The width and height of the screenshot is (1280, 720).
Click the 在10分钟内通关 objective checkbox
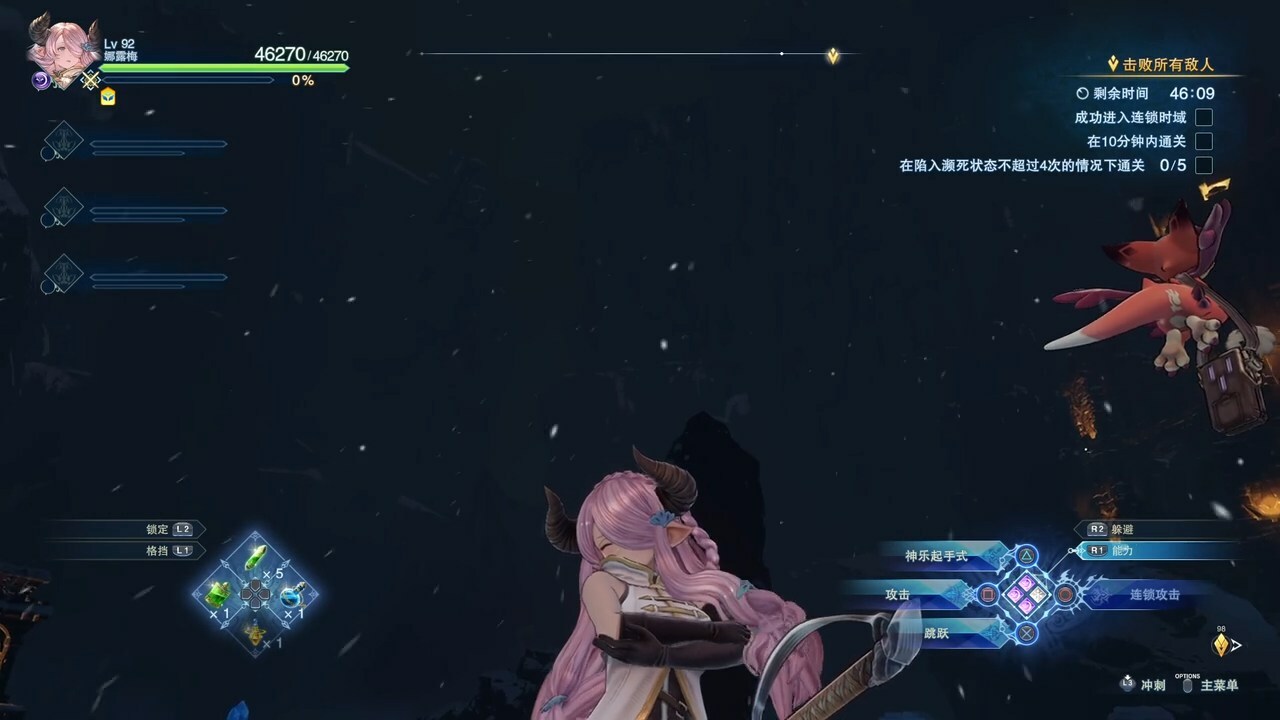point(1204,141)
